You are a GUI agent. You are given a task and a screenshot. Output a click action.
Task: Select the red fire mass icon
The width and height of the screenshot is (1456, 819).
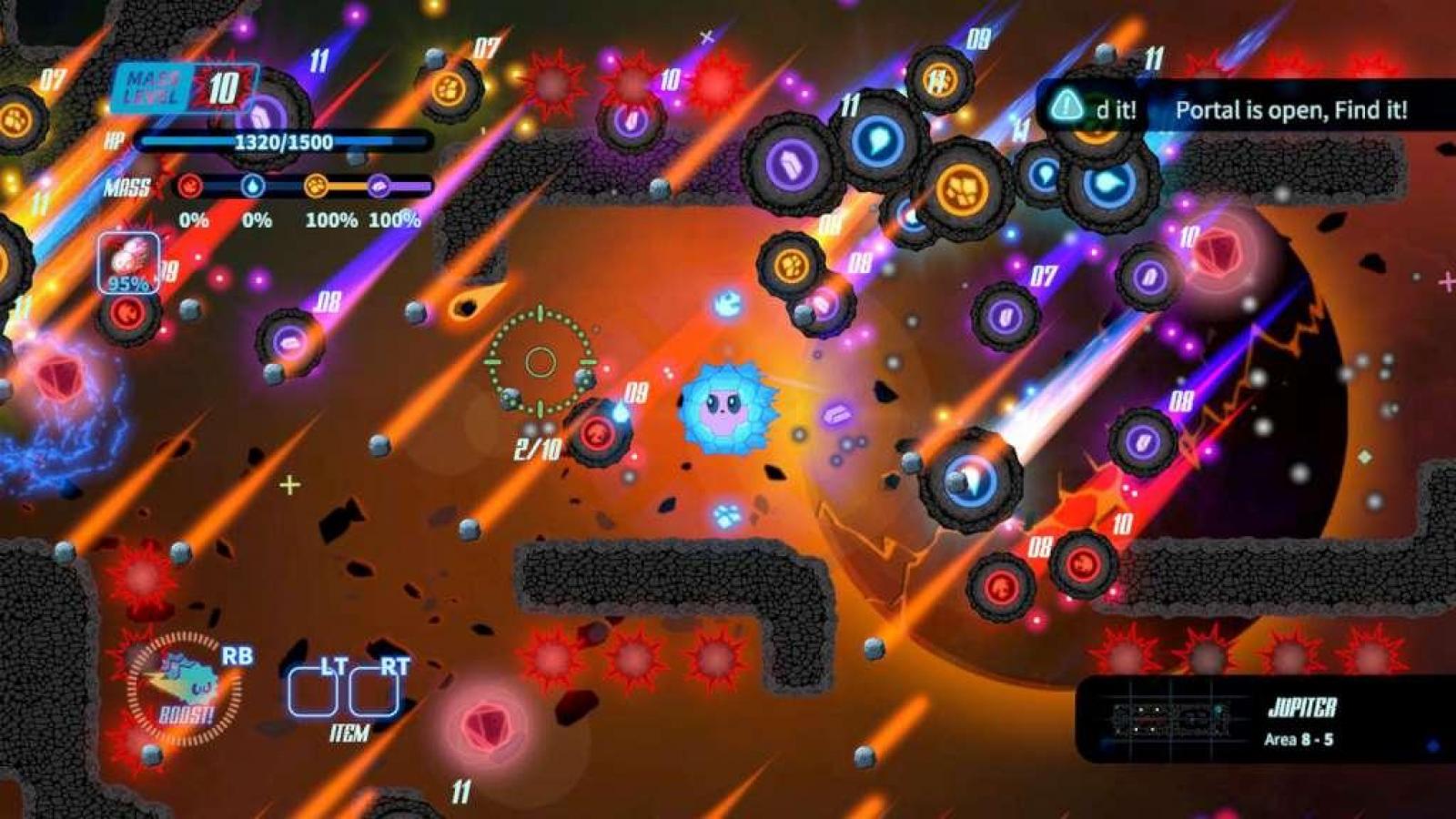[x=190, y=187]
